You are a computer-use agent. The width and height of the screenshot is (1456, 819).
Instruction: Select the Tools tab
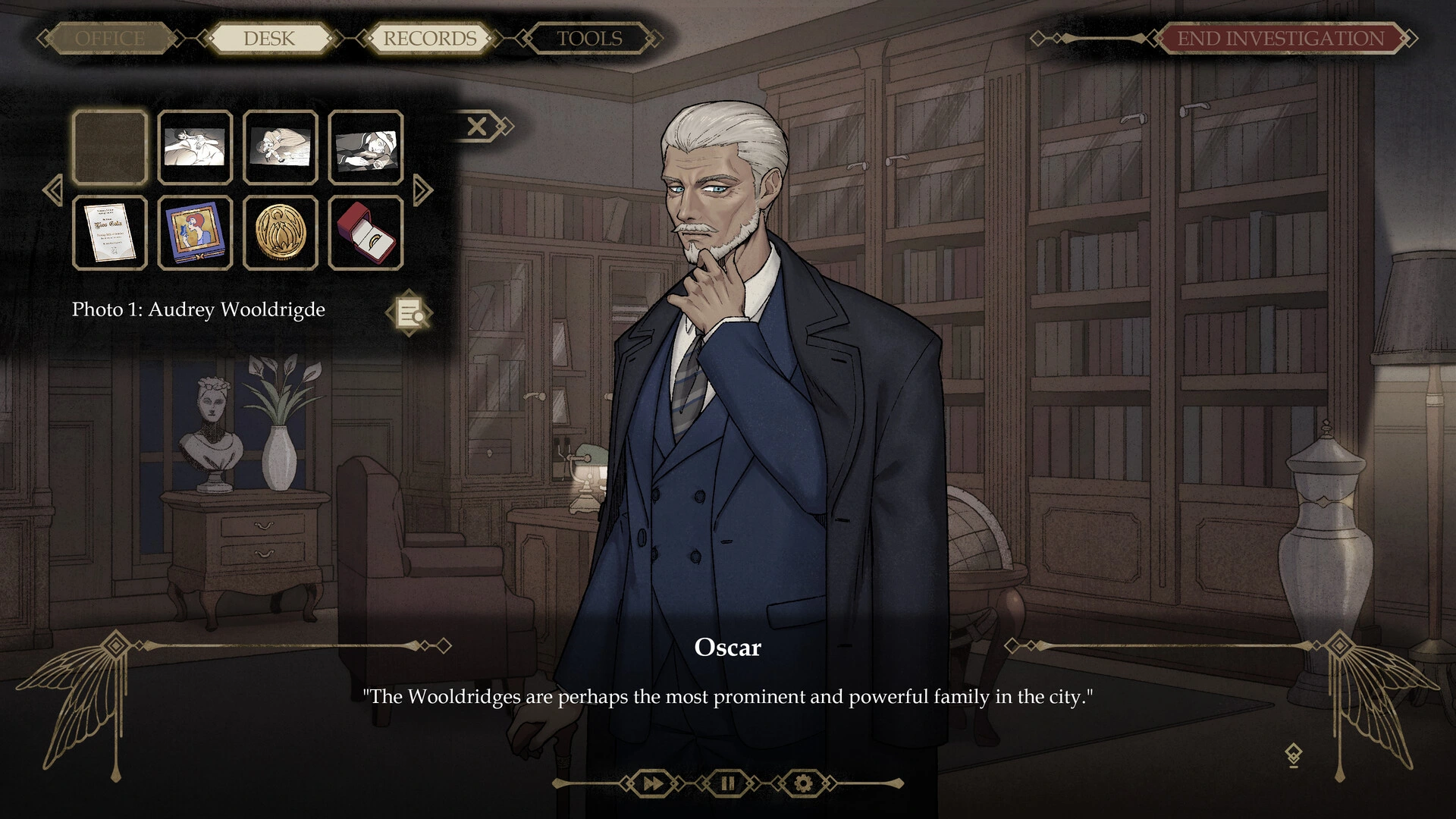(x=589, y=39)
